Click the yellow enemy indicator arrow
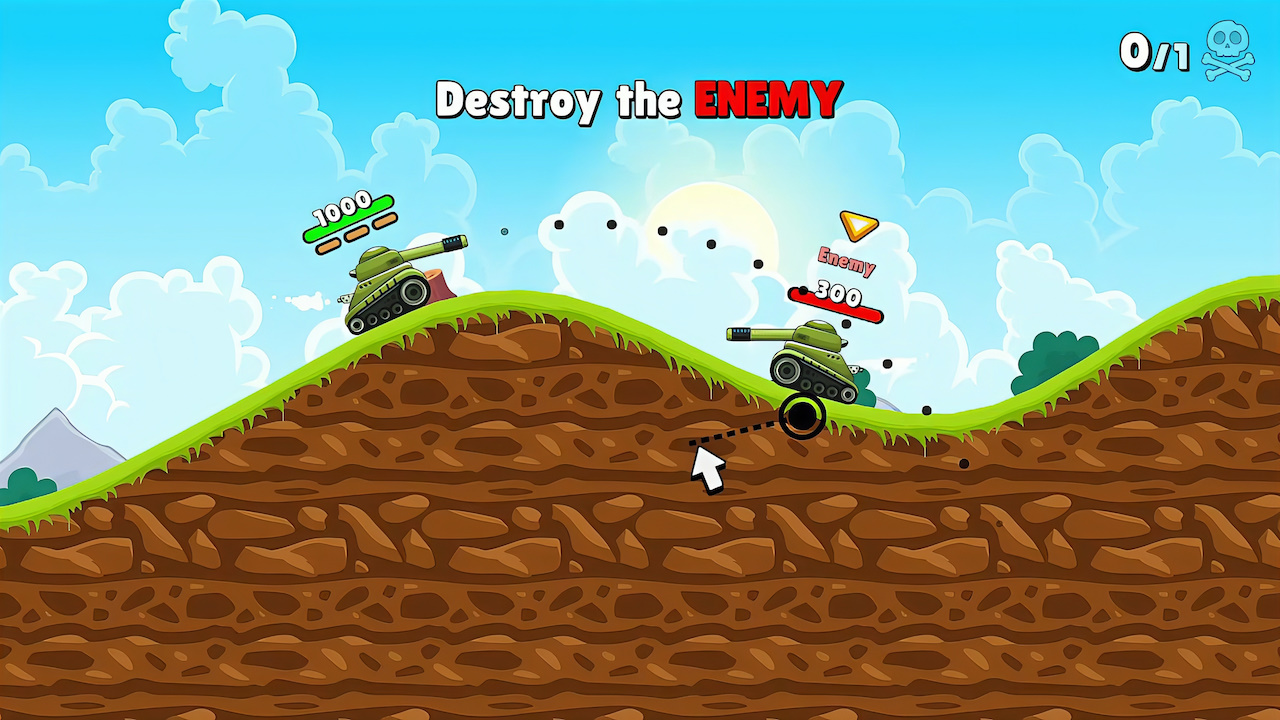 (856, 226)
